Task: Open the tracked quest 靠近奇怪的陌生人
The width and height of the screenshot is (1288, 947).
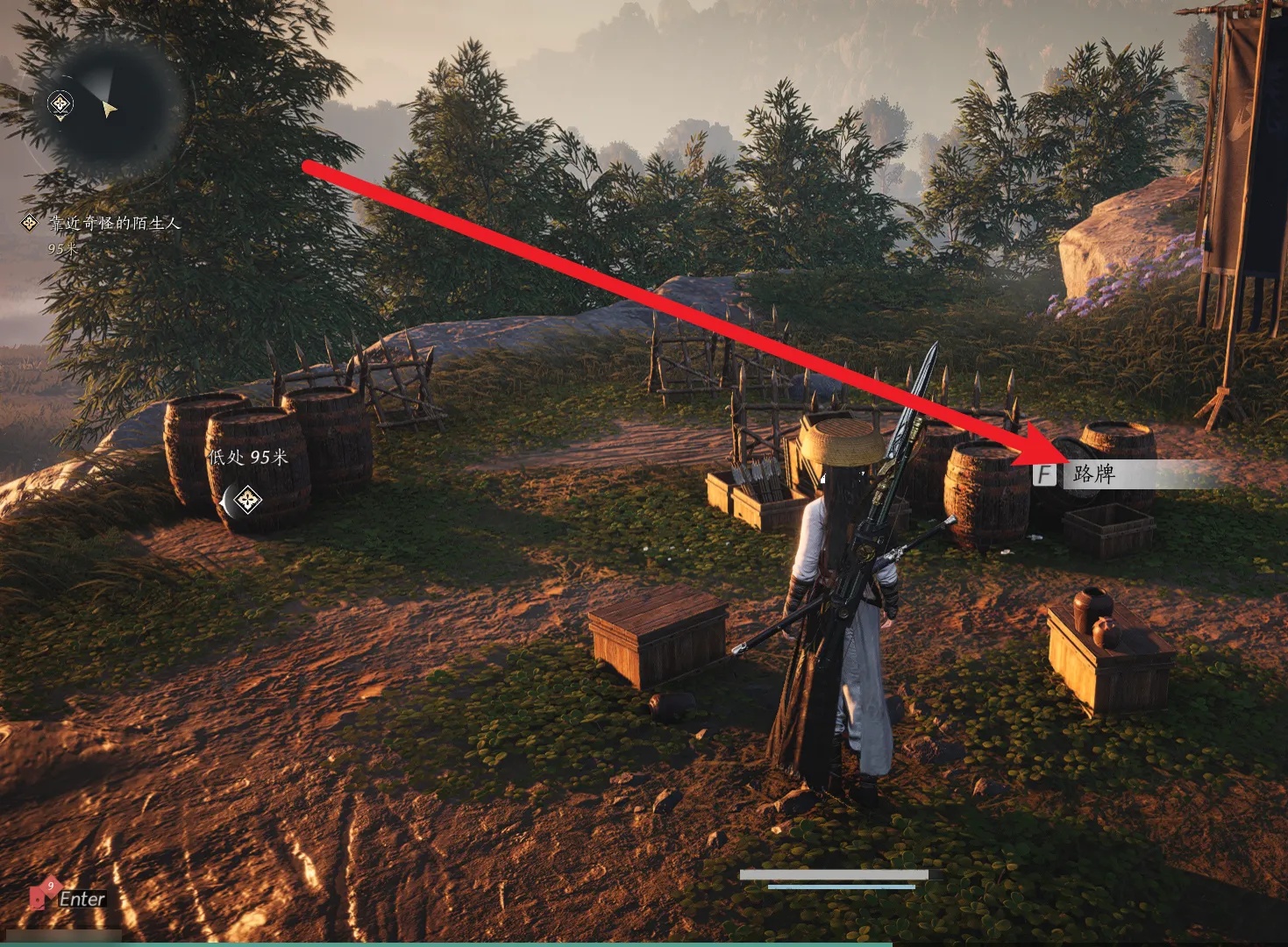Action: (x=114, y=224)
